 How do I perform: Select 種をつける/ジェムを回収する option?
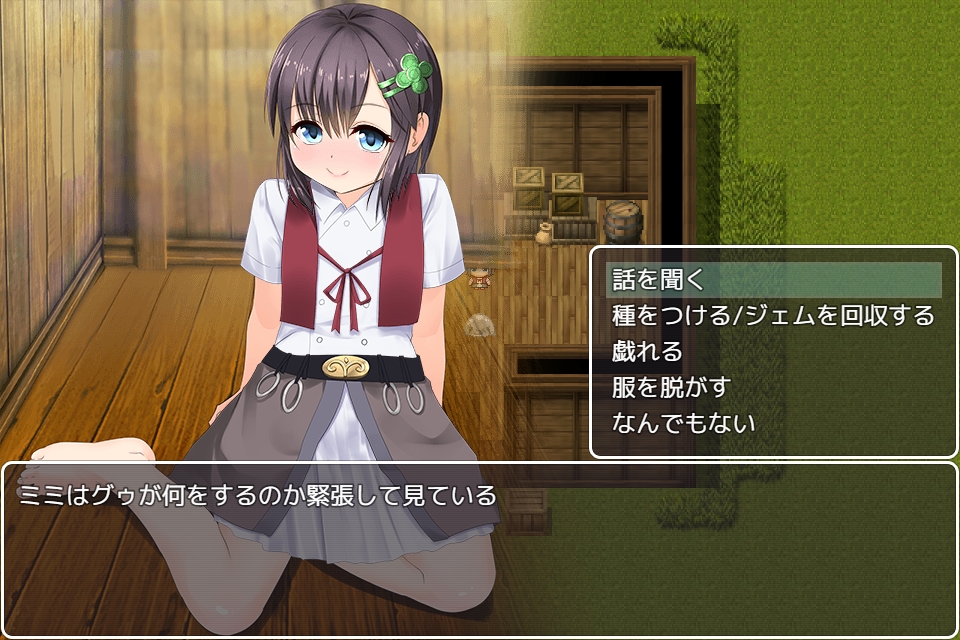click(772, 316)
